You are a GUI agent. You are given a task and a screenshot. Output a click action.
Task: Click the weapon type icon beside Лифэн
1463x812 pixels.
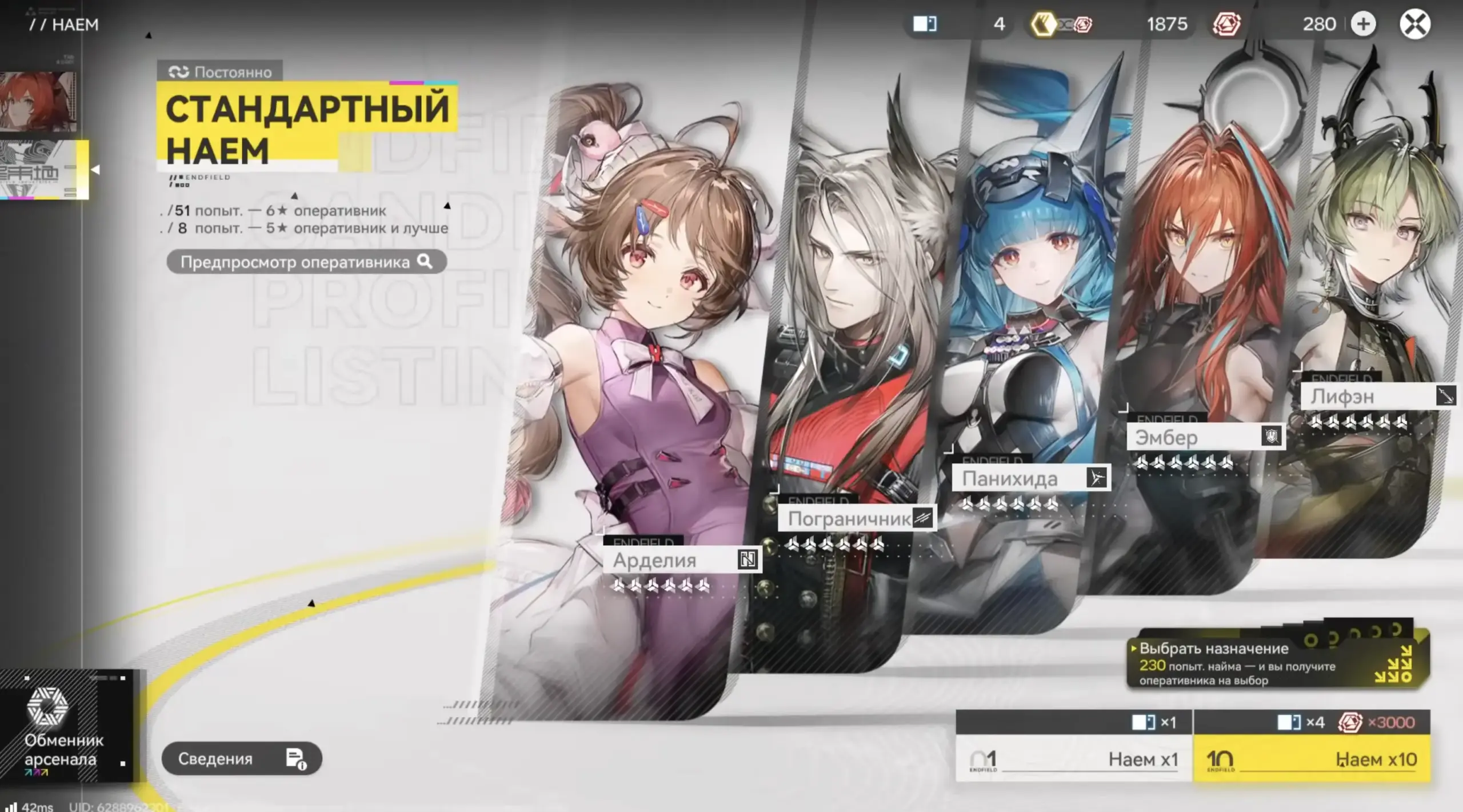click(1447, 395)
